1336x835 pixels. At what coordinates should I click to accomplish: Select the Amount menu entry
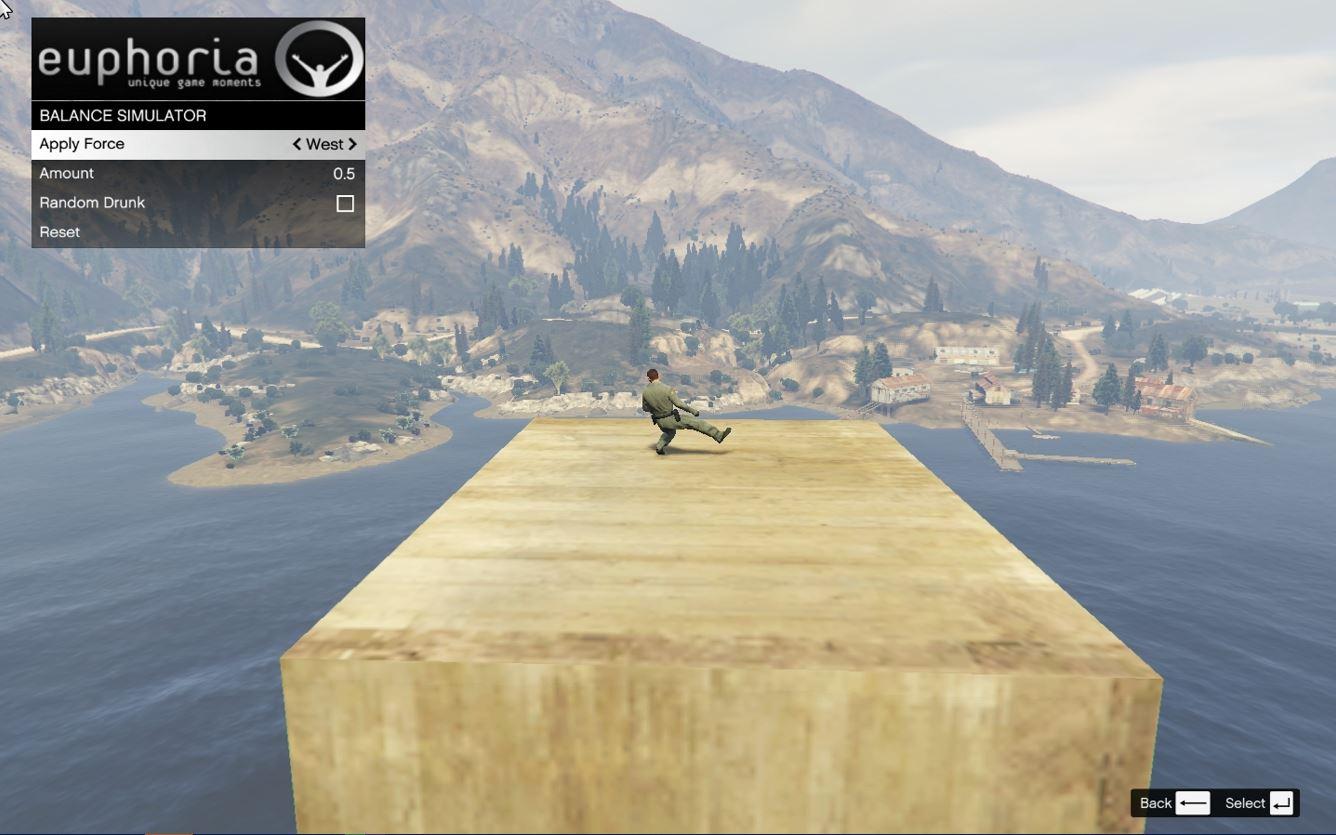pyautogui.click(x=197, y=173)
